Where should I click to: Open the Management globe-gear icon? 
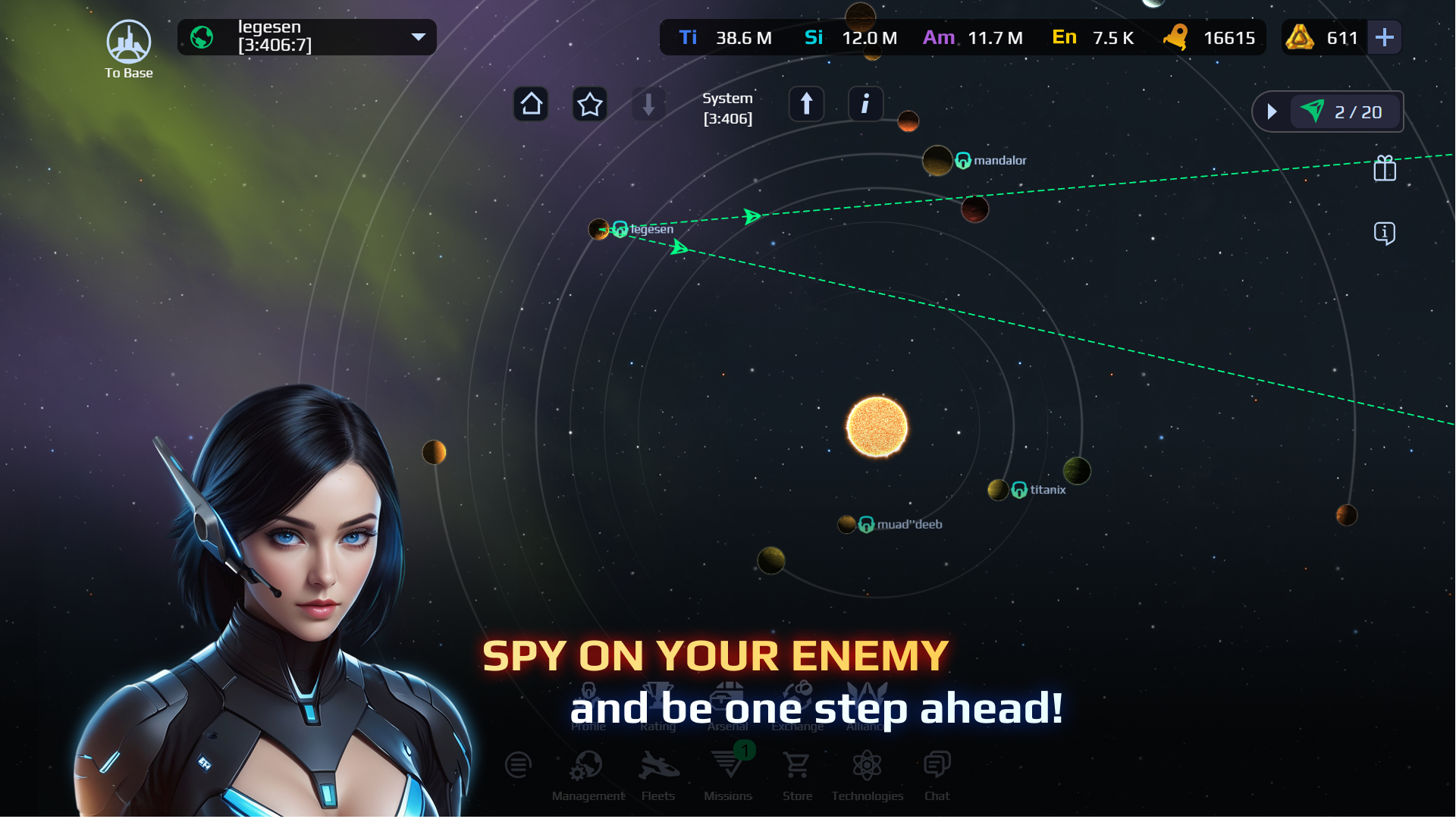pos(588,766)
